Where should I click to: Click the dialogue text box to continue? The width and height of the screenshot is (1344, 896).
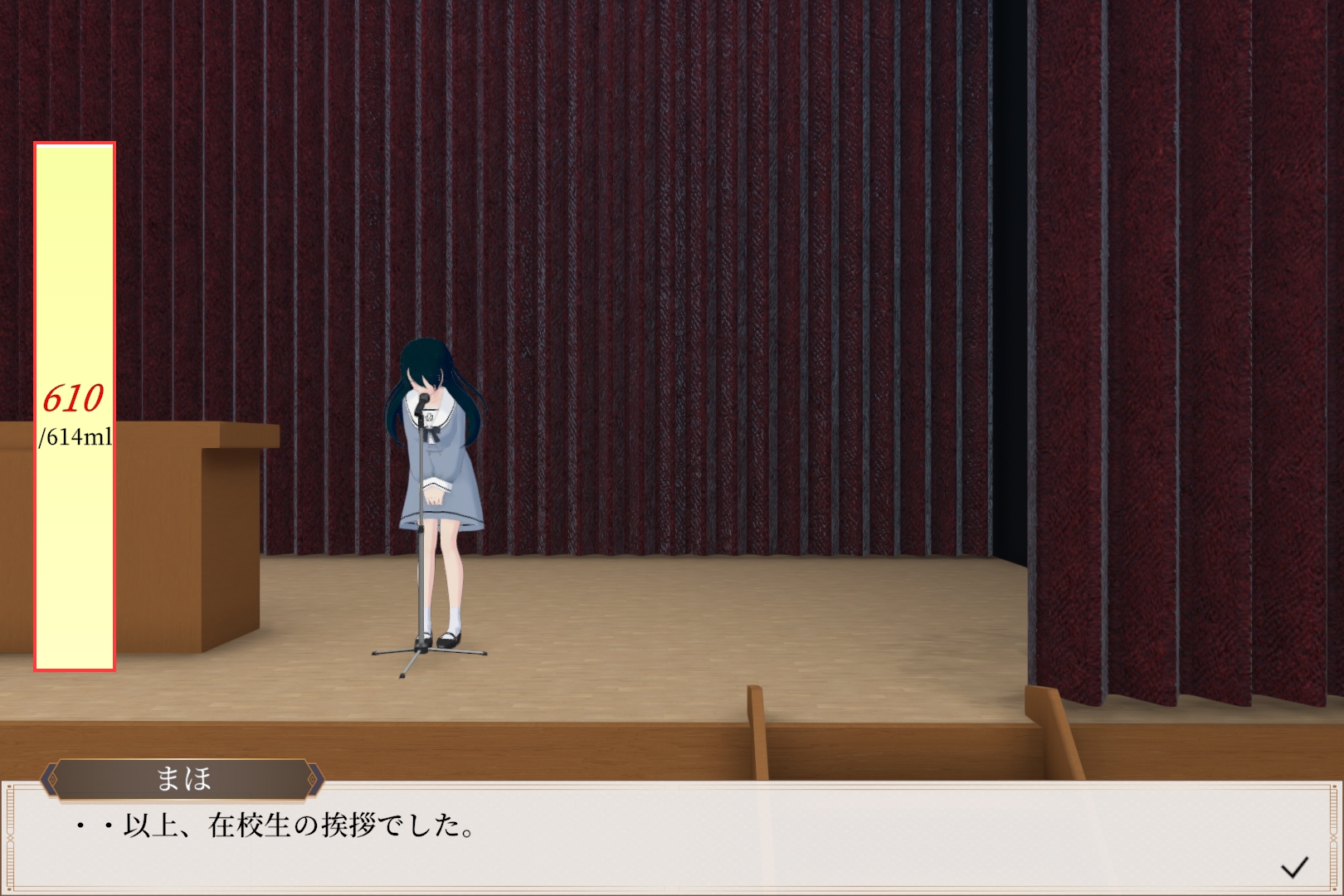coord(664,836)
